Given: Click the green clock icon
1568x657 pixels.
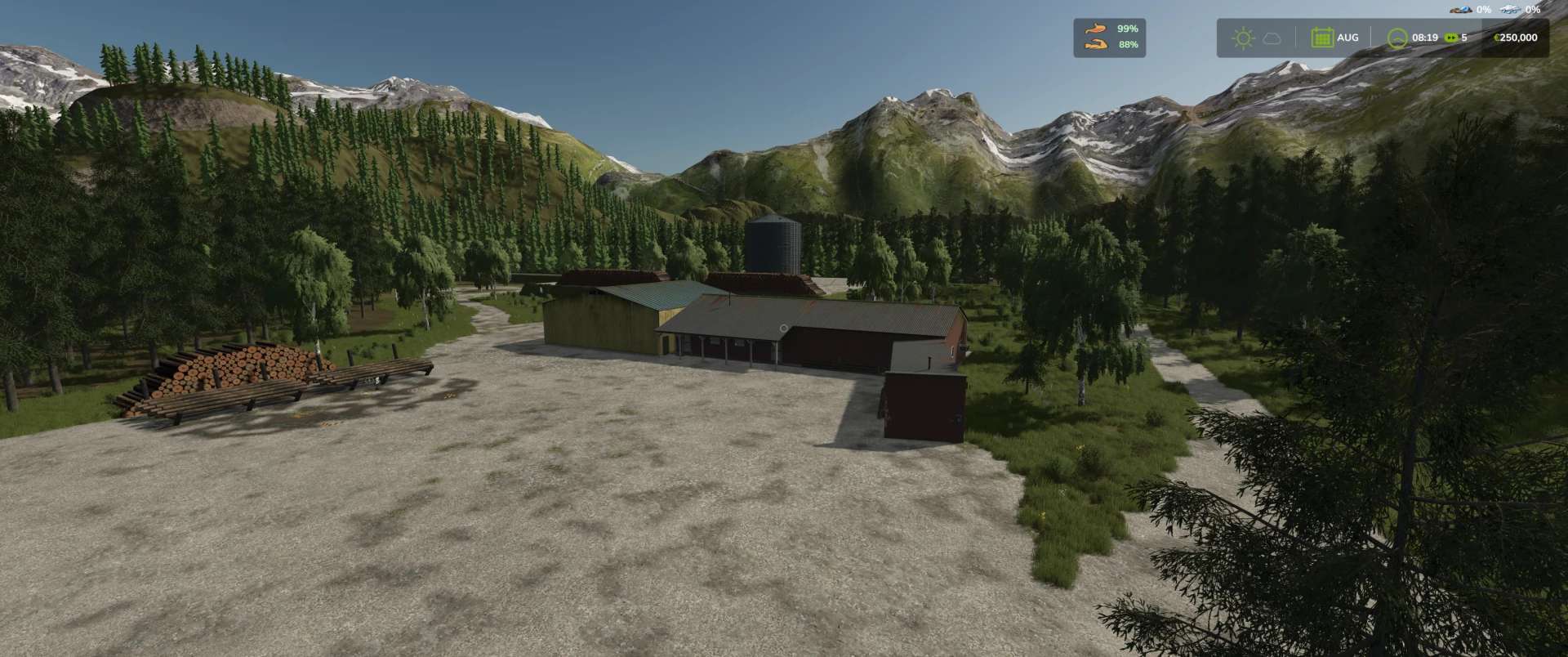Looking at the screenshot, I should click(x=1397, y=38).
